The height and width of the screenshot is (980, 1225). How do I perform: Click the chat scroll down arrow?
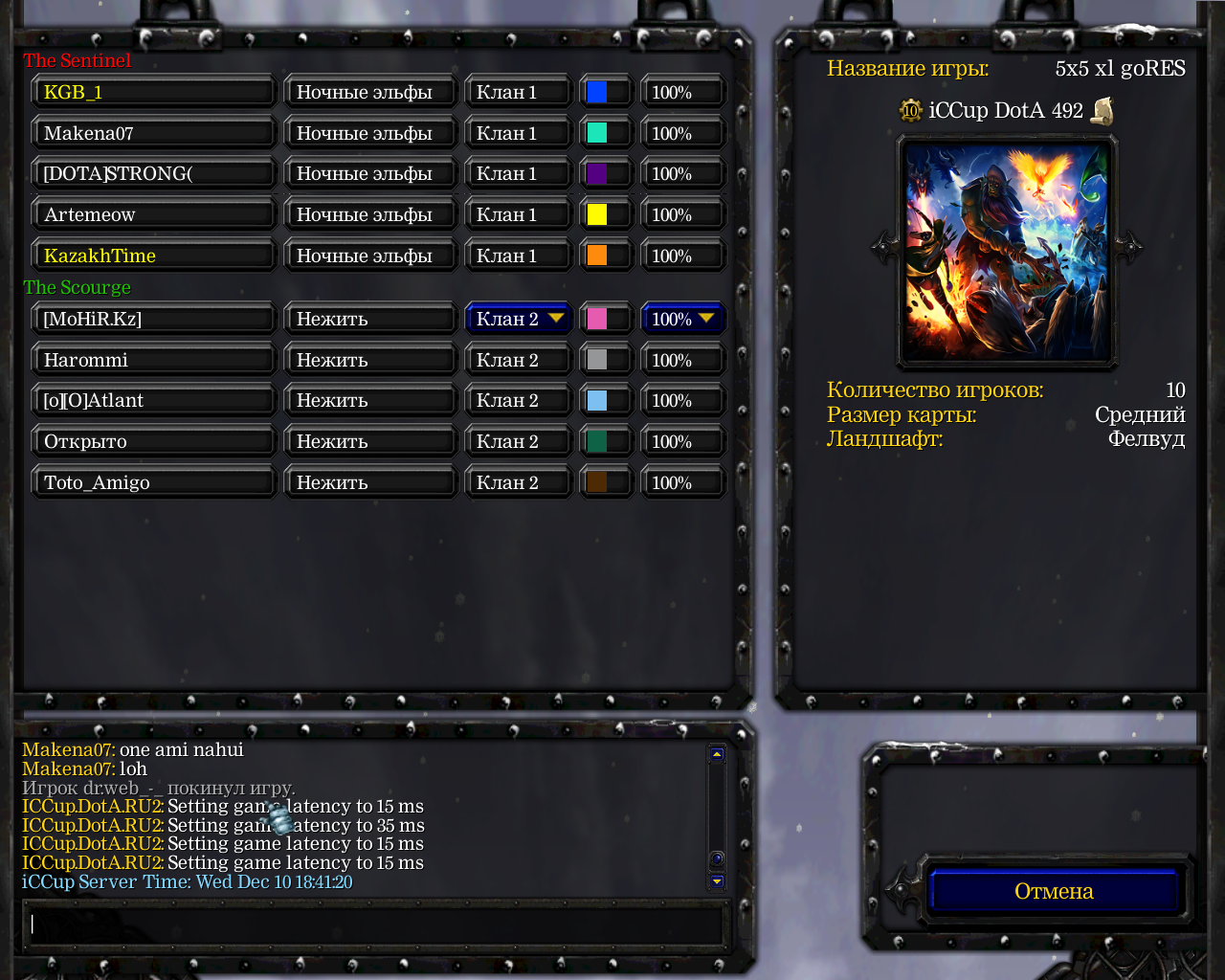(717, 881)
